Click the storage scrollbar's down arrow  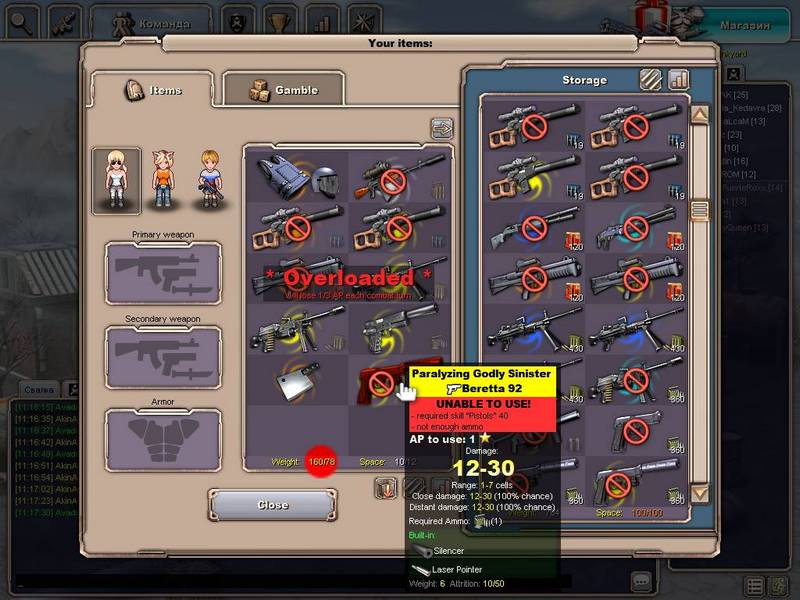pos(700,493)
